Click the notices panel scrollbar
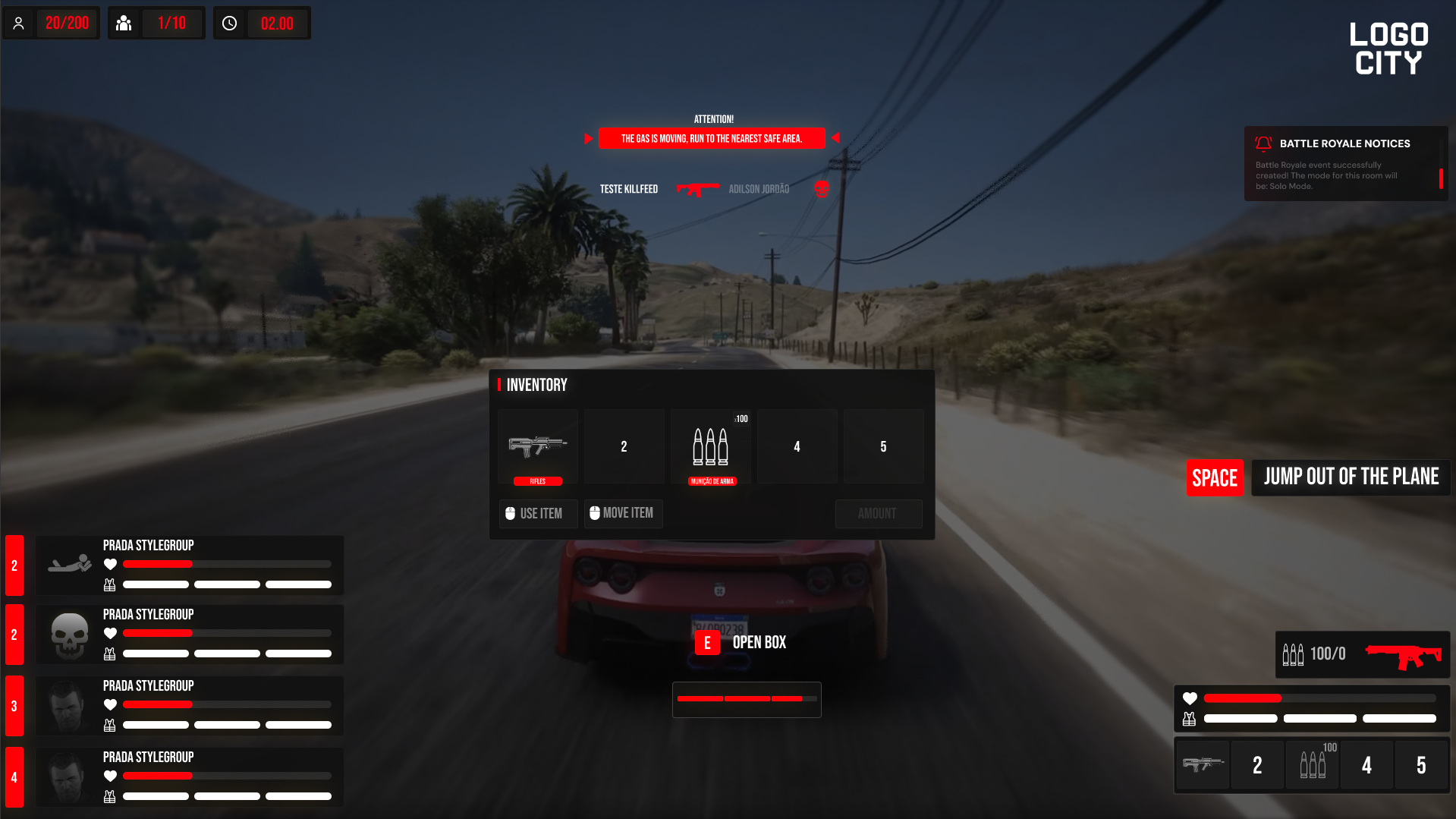The width and height of the screenshot is (1456, 819). click(1441, 178)
